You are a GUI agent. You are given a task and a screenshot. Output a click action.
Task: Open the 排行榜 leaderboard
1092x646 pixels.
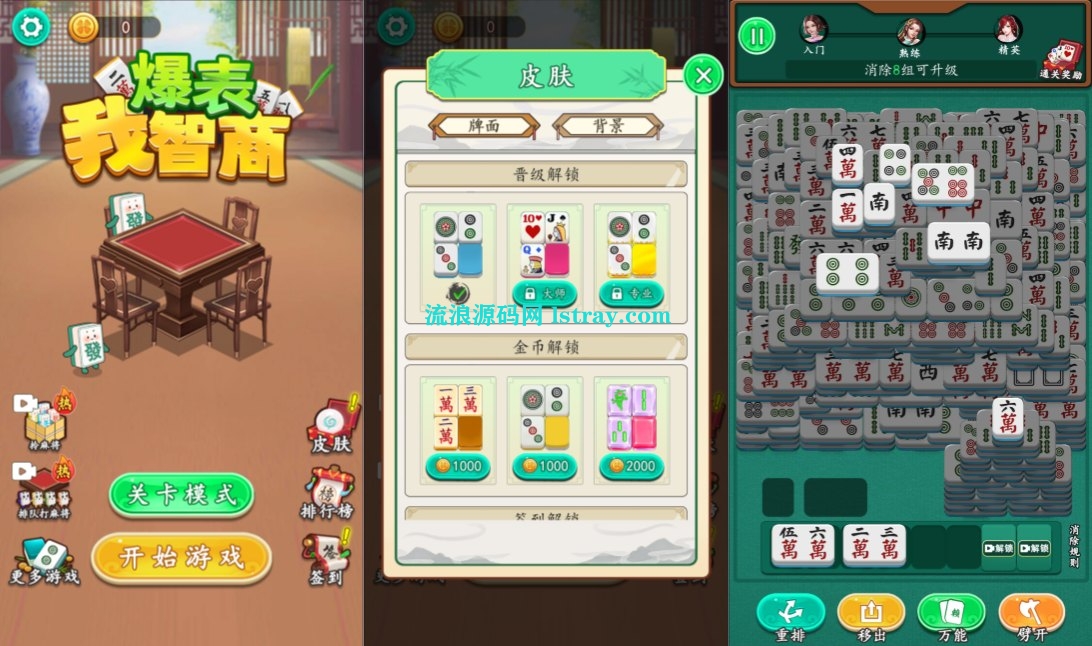[x=330, y=492]
